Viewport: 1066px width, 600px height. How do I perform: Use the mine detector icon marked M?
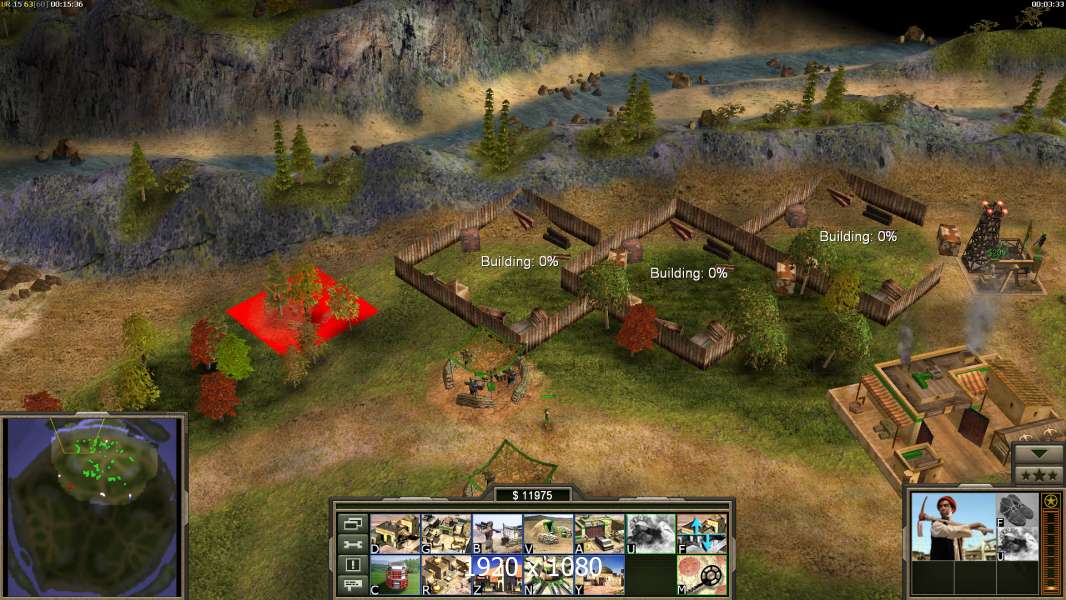[x=702, y=574]
